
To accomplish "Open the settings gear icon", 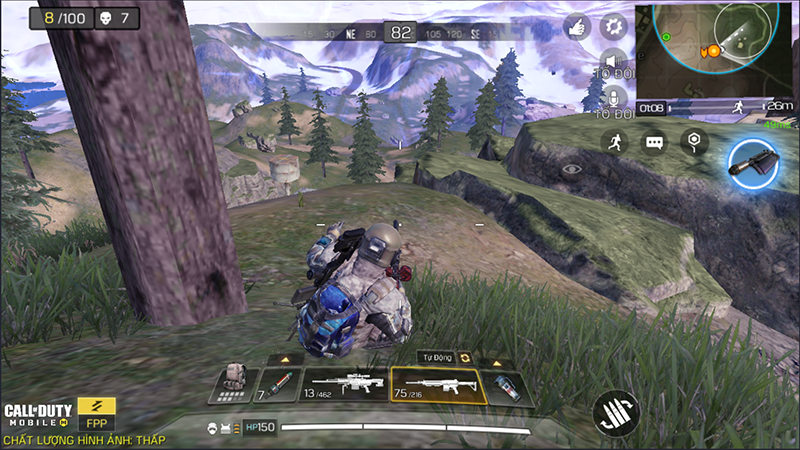I will click(613, 27).
